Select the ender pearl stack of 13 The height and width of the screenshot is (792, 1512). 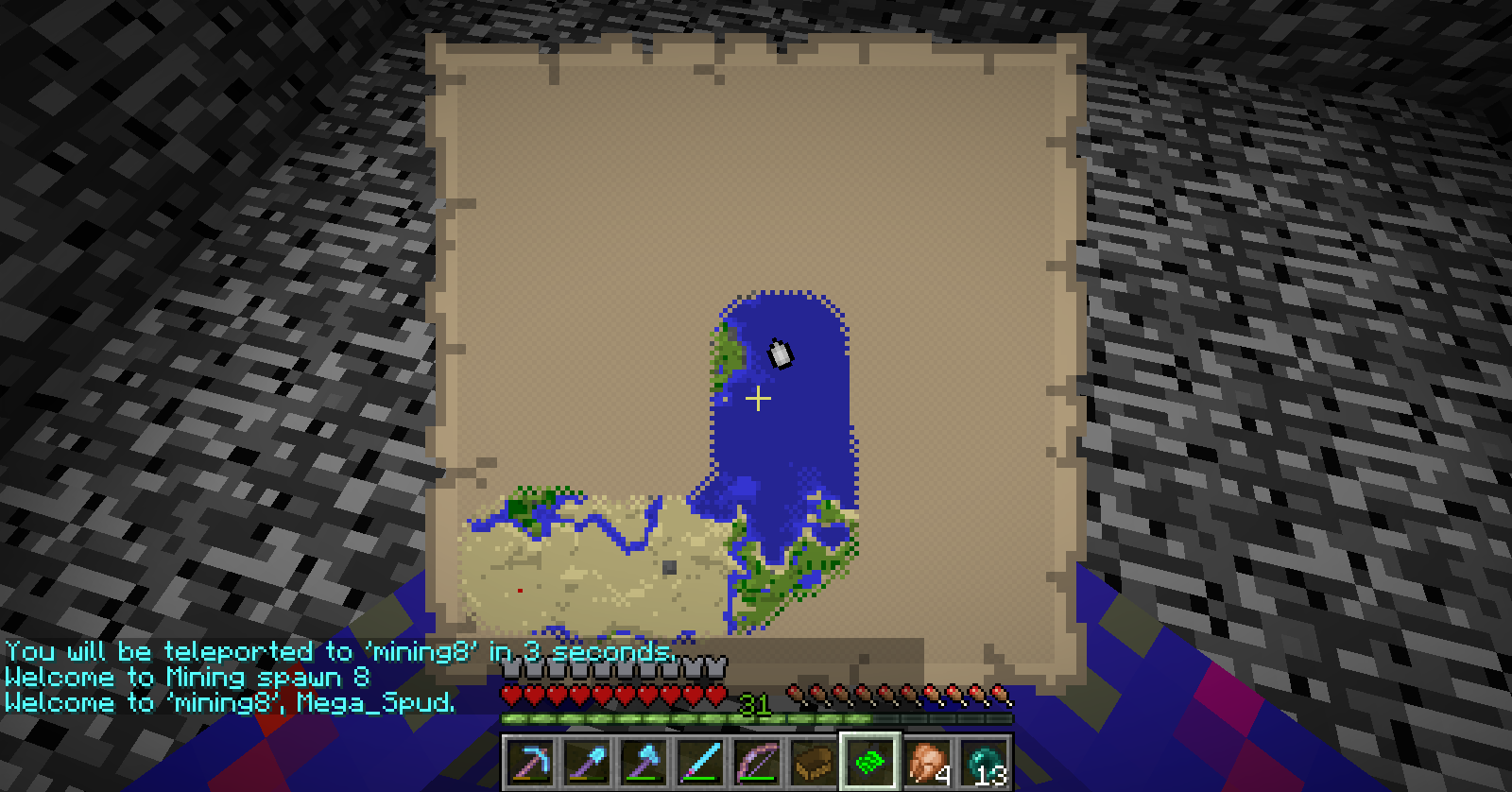point(984,762)
